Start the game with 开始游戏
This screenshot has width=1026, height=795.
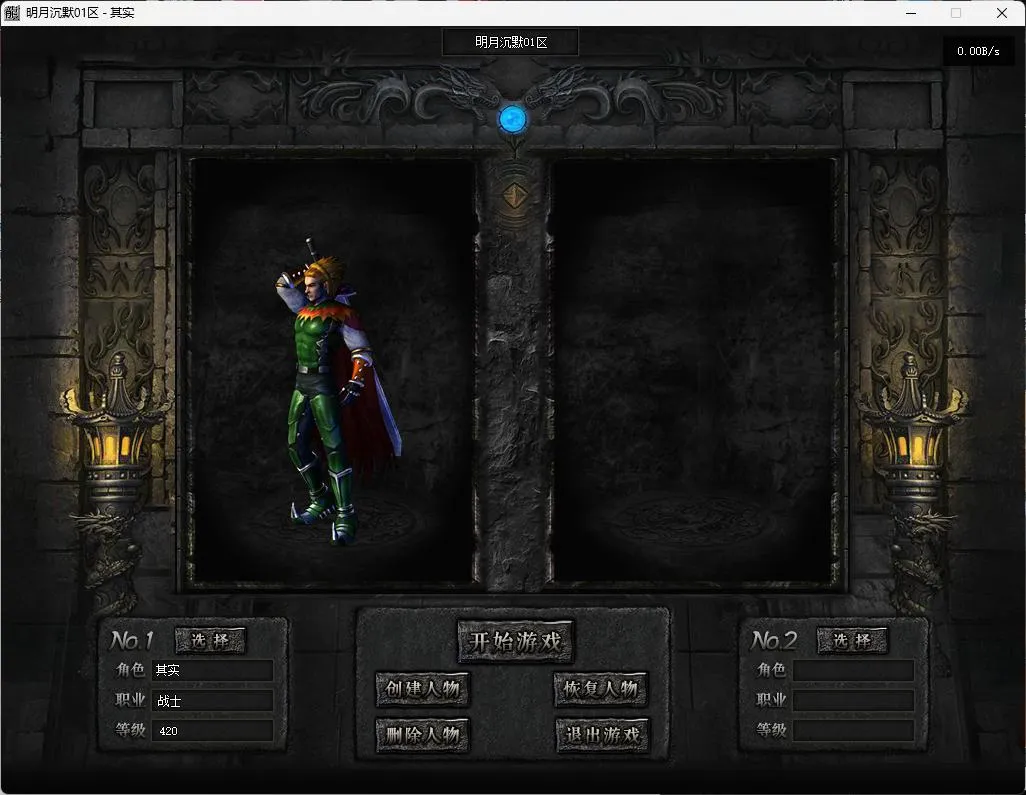(515, 641)
